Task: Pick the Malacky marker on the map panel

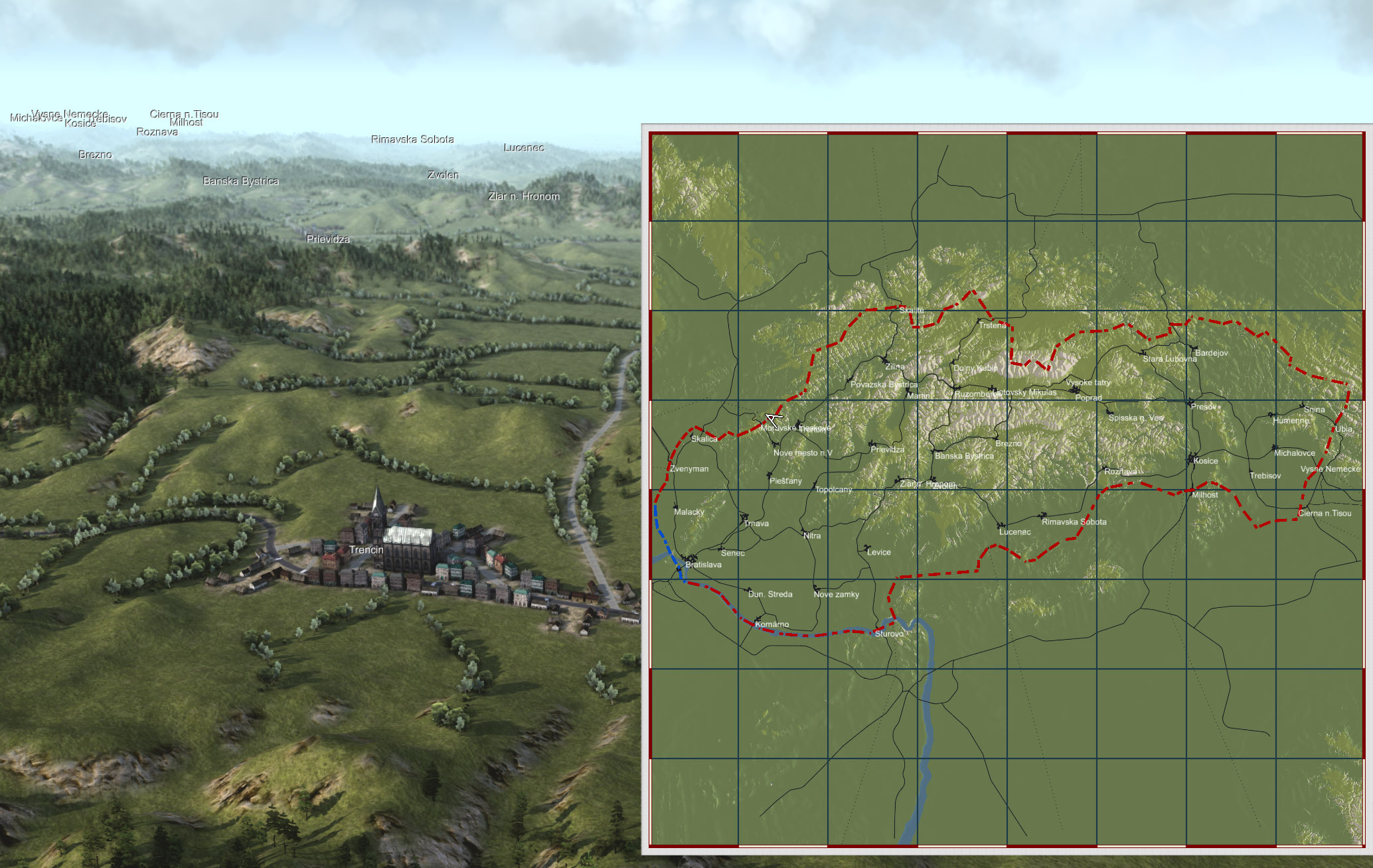Action: pyautogui.click(x=688, y=512)
